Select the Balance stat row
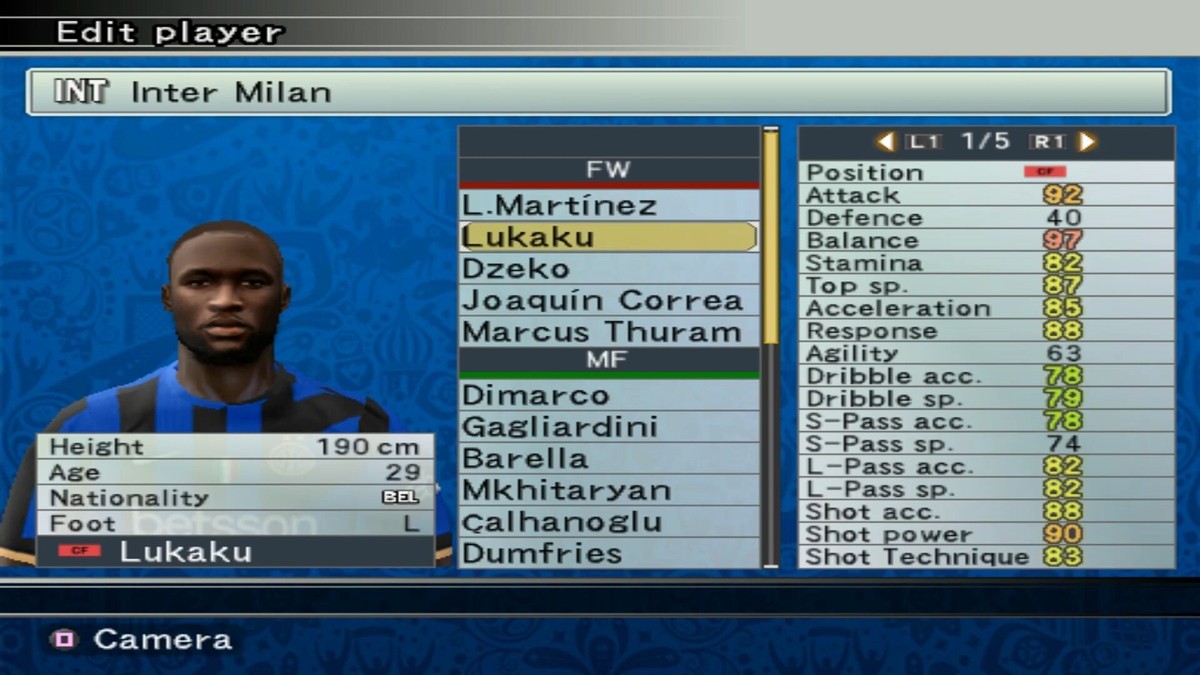The width and height of the screenshot is (1200, 675). [x=986, y=240]
